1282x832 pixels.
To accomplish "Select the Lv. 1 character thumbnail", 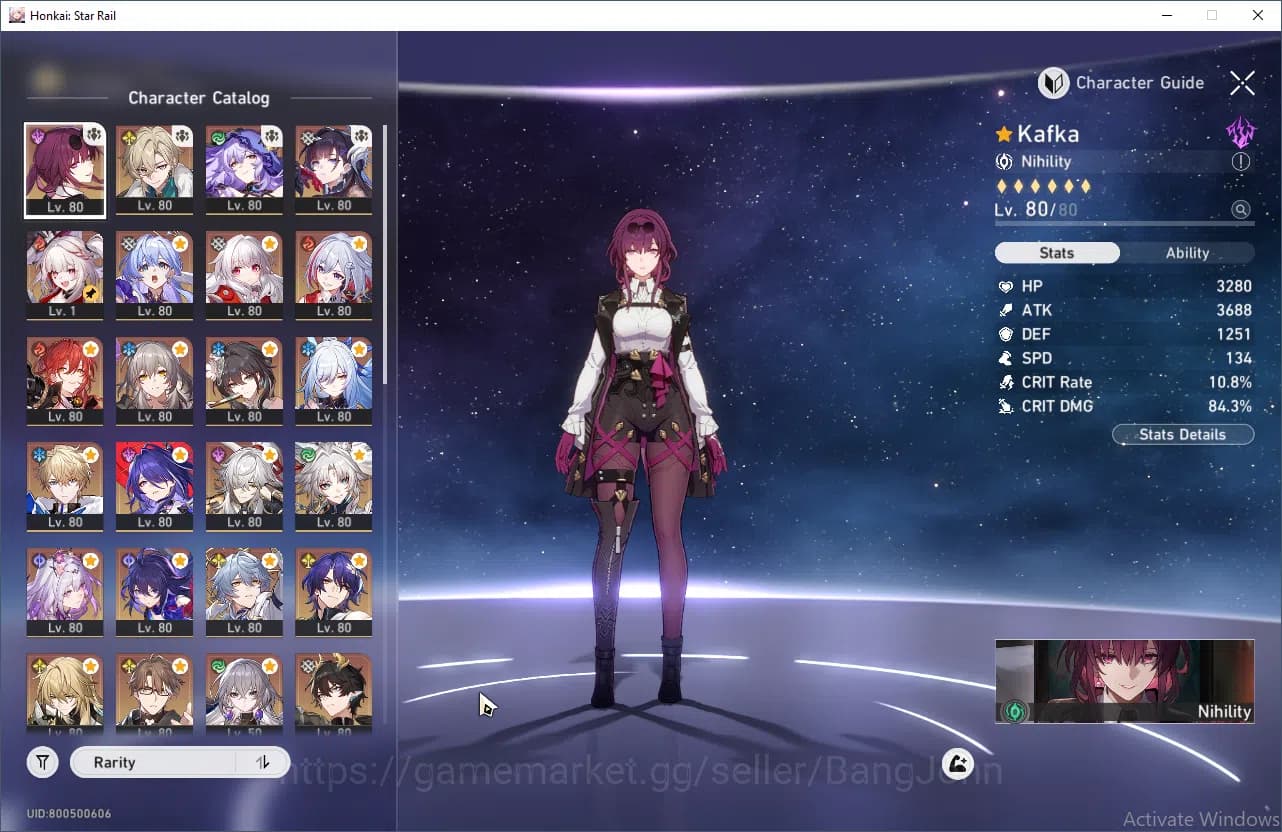I will tap(65, 275).
